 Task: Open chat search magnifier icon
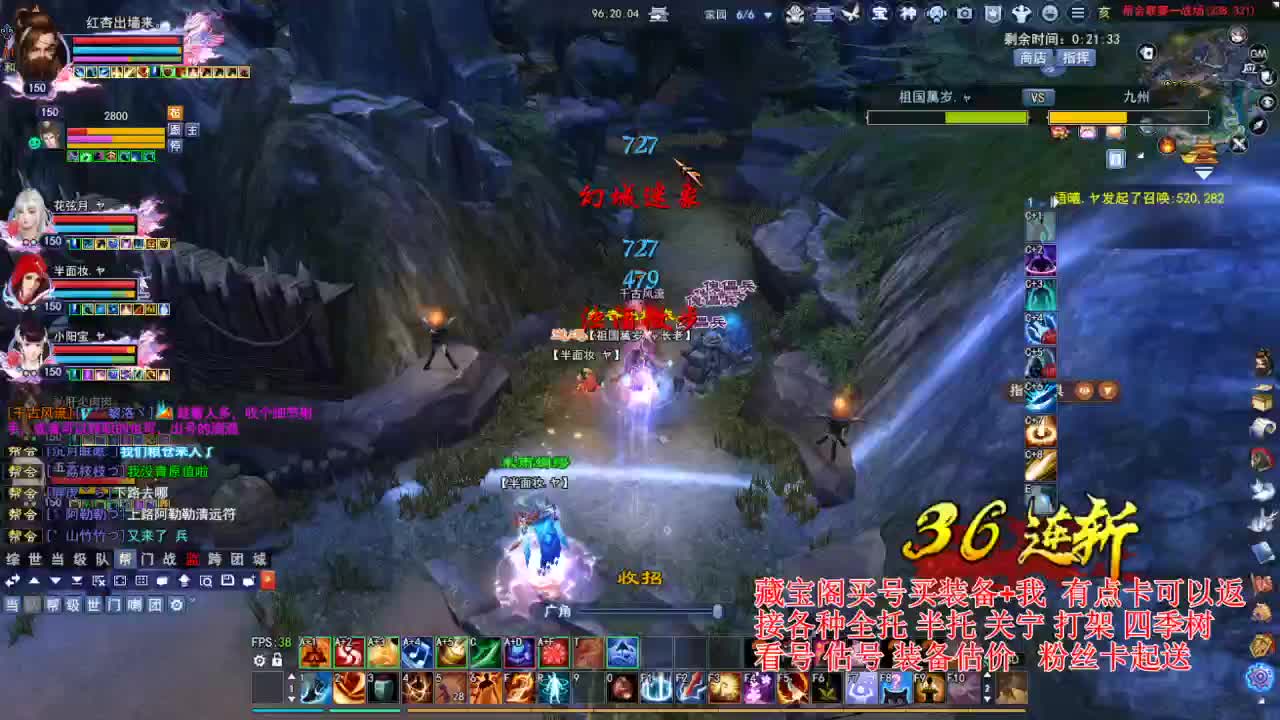[206, 581]
